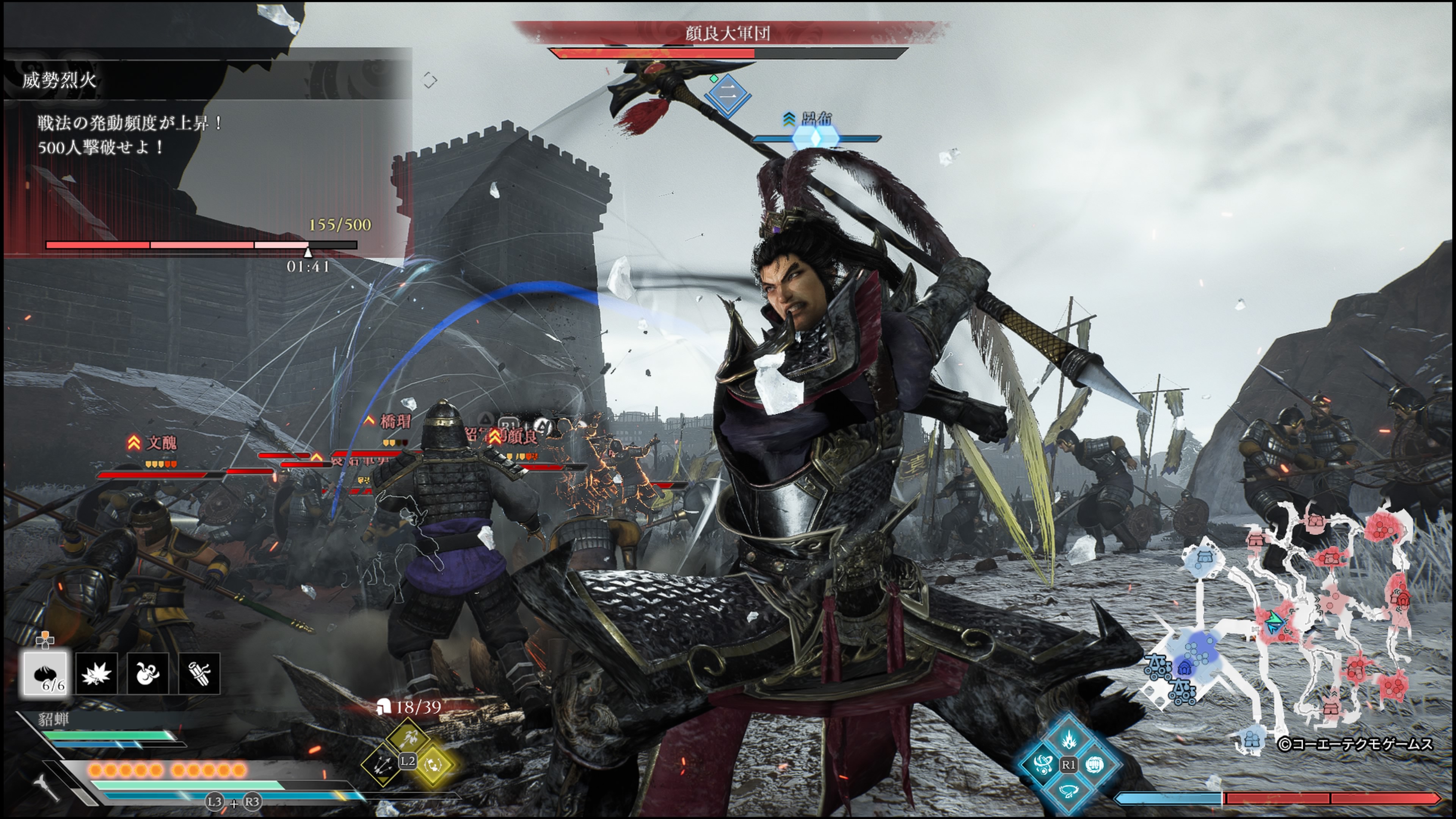Pick the bundled sticks item slot
Screen dimensions: 1456x819
(199, 673)
